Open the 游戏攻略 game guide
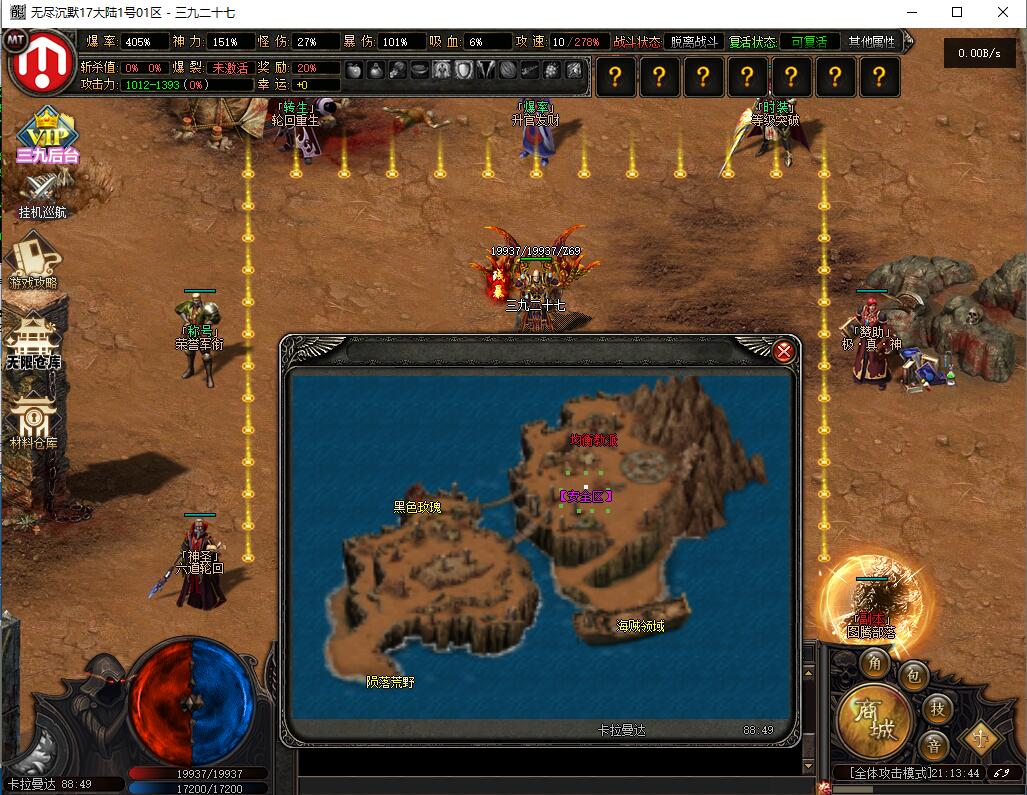This screenshot has width=1027, height=795. (34, 262)
